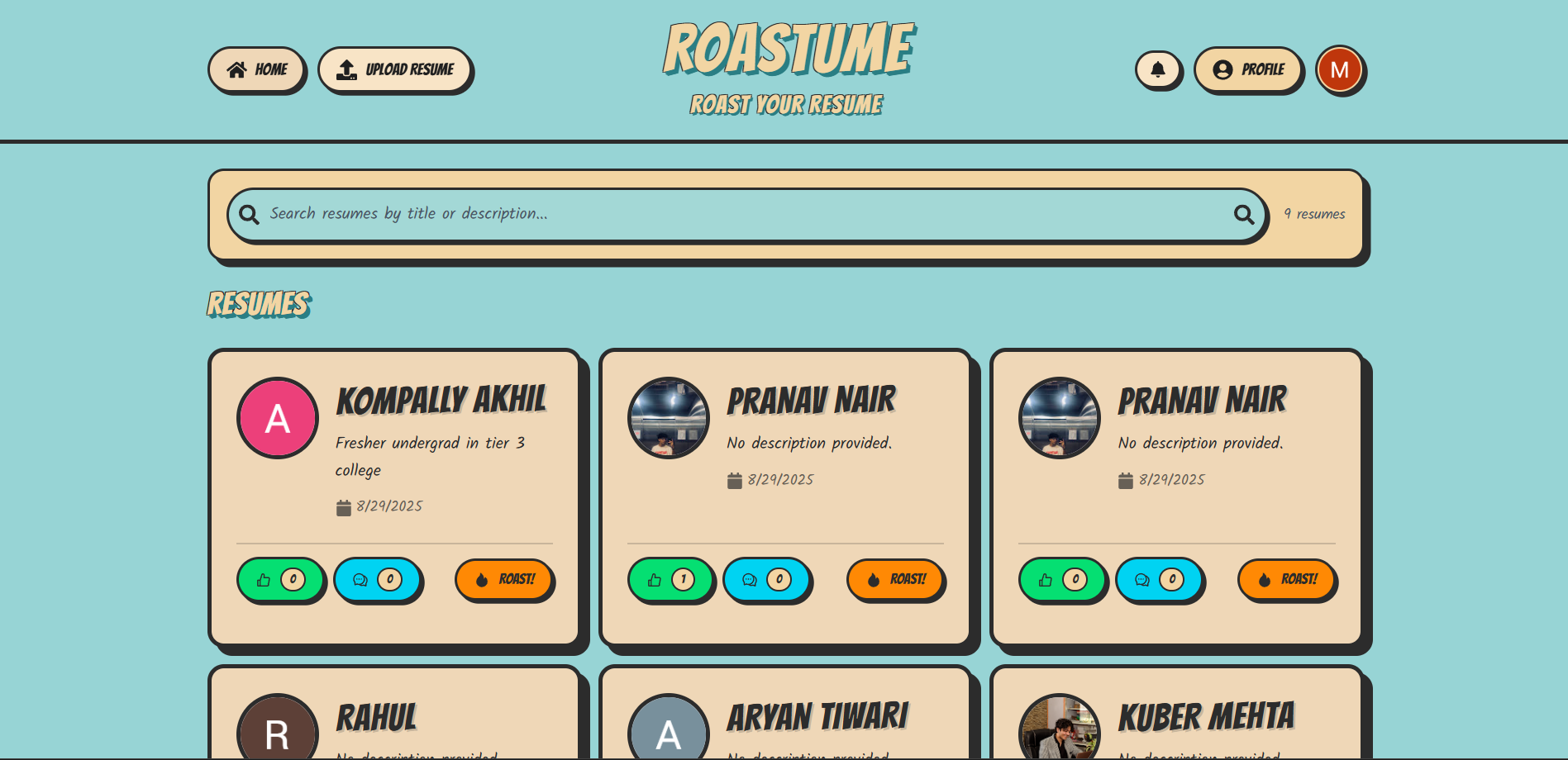Click the ROASTUME logo heading

788,50
